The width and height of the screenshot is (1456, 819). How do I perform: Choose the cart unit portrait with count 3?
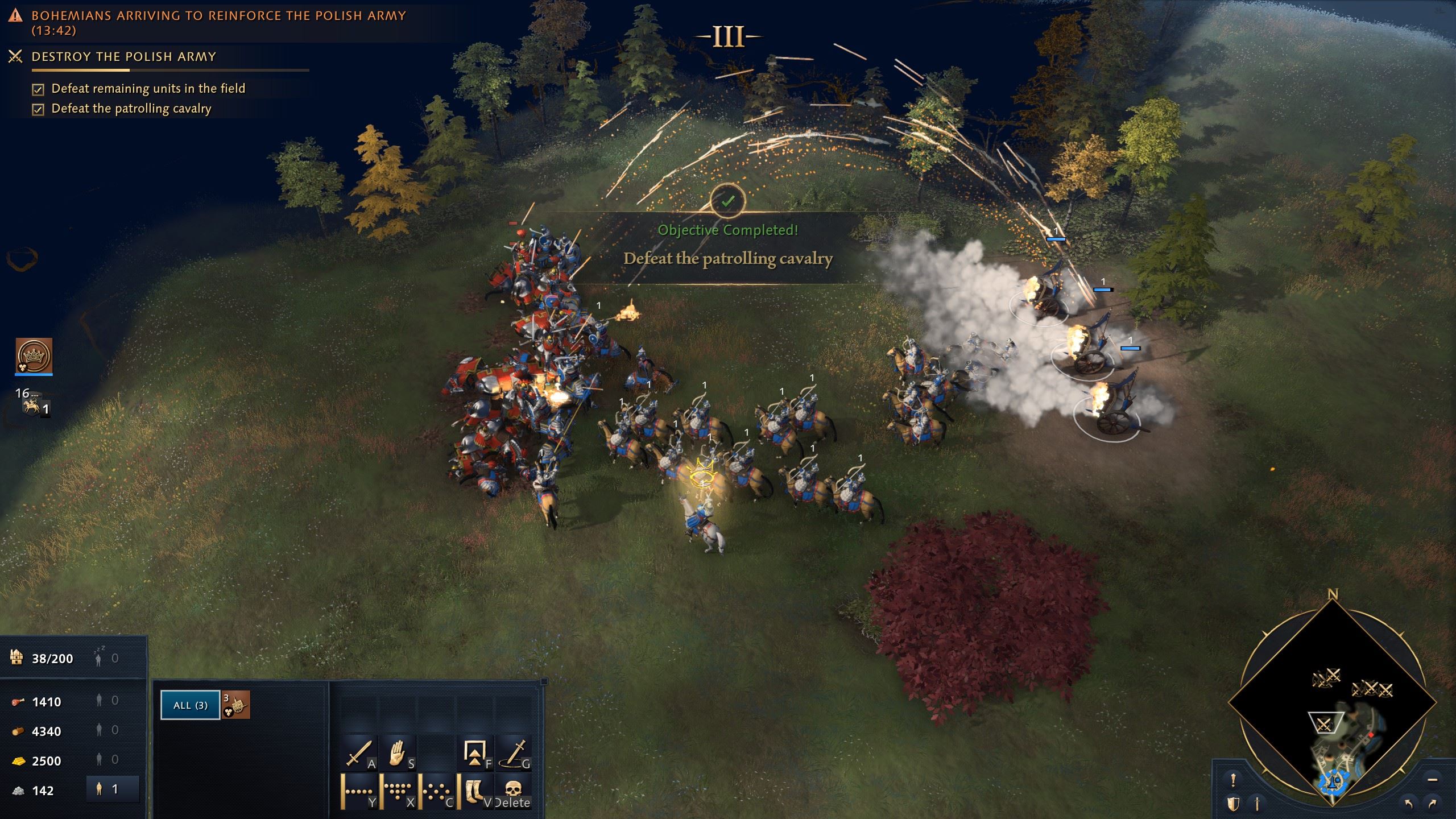coord(236,705)
